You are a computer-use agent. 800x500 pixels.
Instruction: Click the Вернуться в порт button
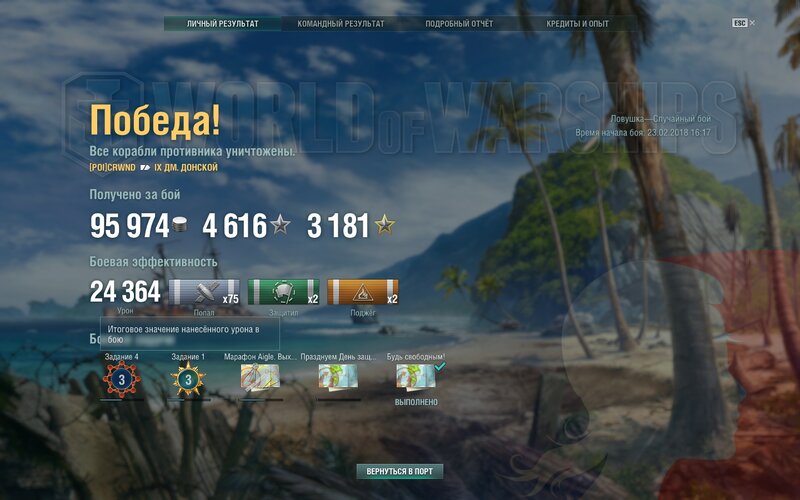400,471
